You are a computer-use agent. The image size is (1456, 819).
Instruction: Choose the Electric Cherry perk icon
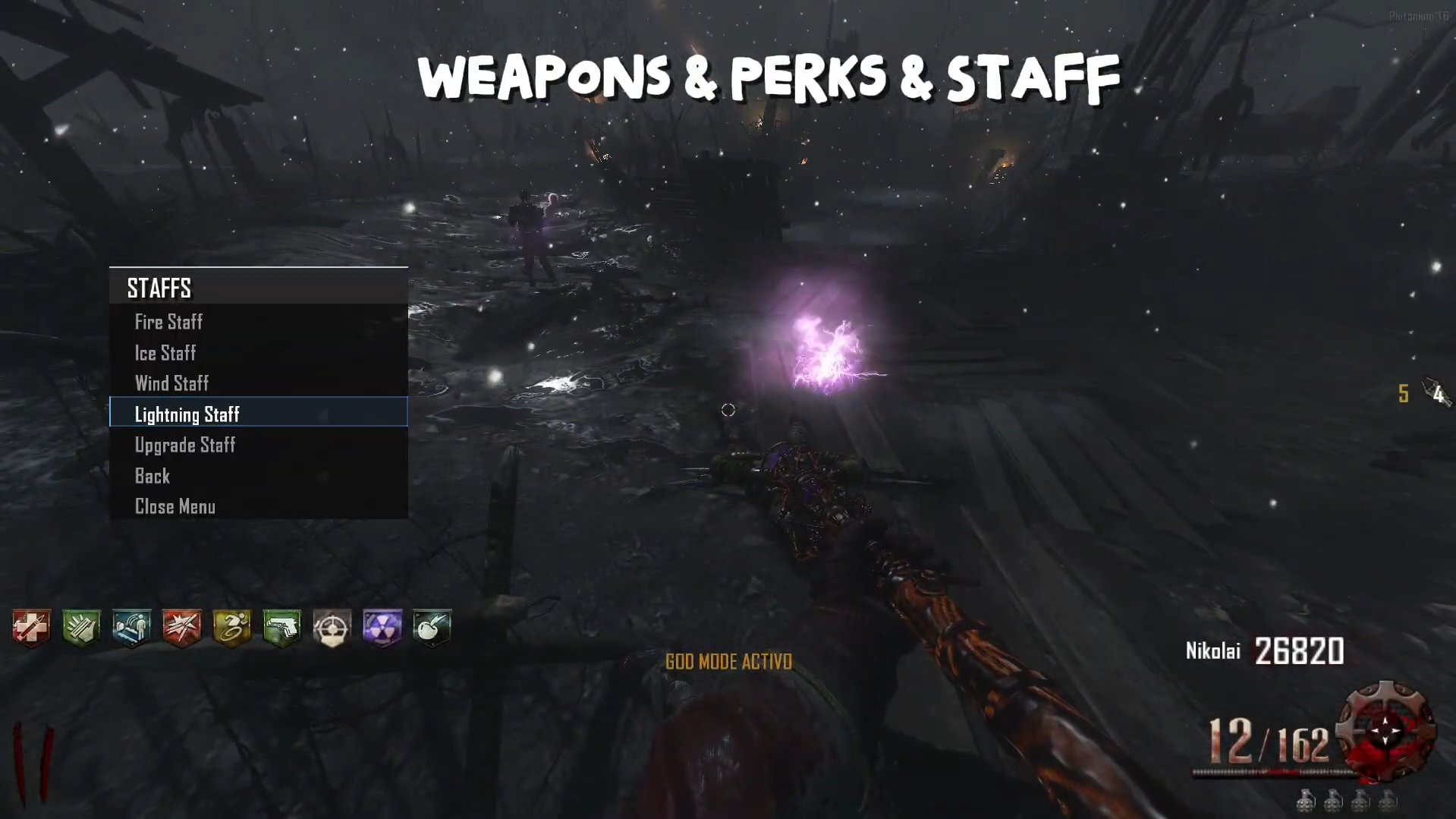[x=432, y=628]
